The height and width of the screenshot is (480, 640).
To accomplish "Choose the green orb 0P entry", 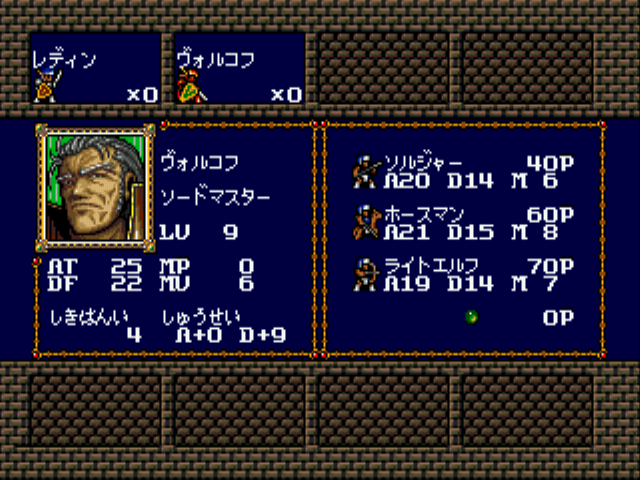I will tap(472, 317).
